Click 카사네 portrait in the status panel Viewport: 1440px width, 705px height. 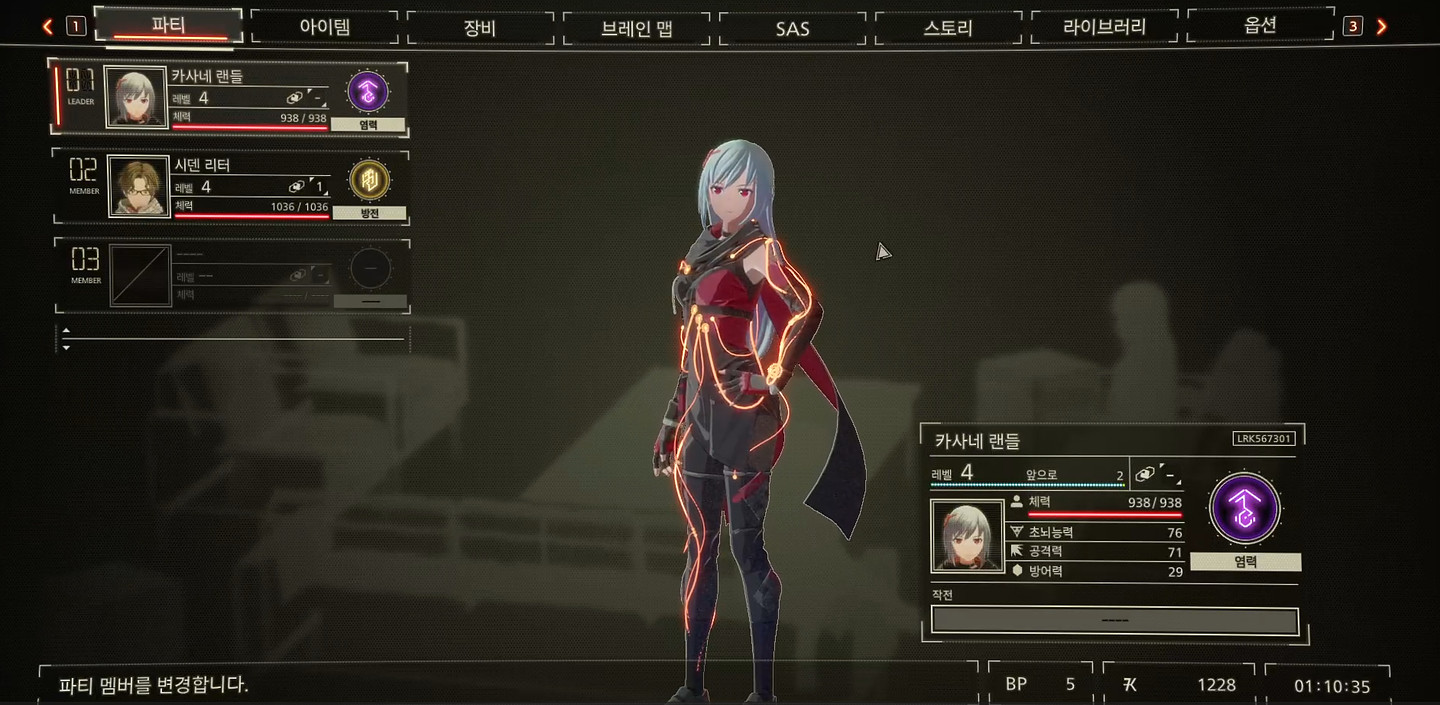click(x=967, y=536)
